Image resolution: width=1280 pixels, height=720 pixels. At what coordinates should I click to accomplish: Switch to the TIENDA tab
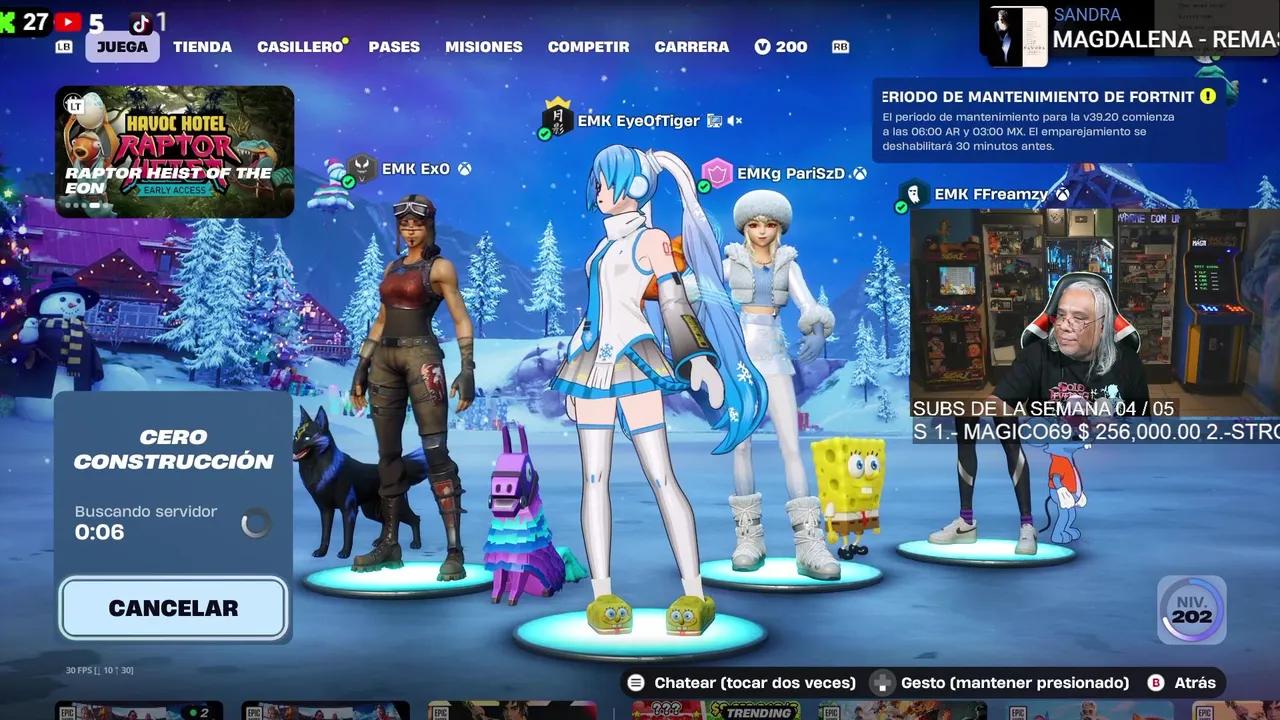coord(203,46)
